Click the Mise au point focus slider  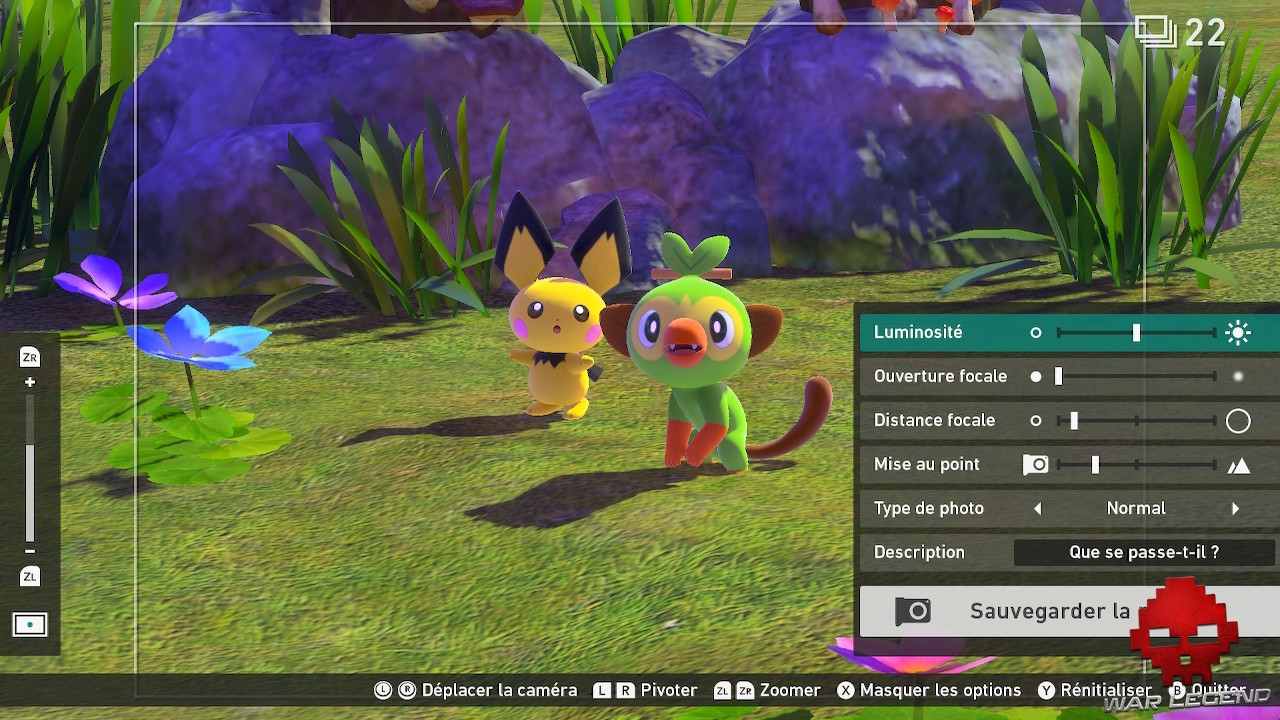pyautogui.click(x=1136, y=464)
